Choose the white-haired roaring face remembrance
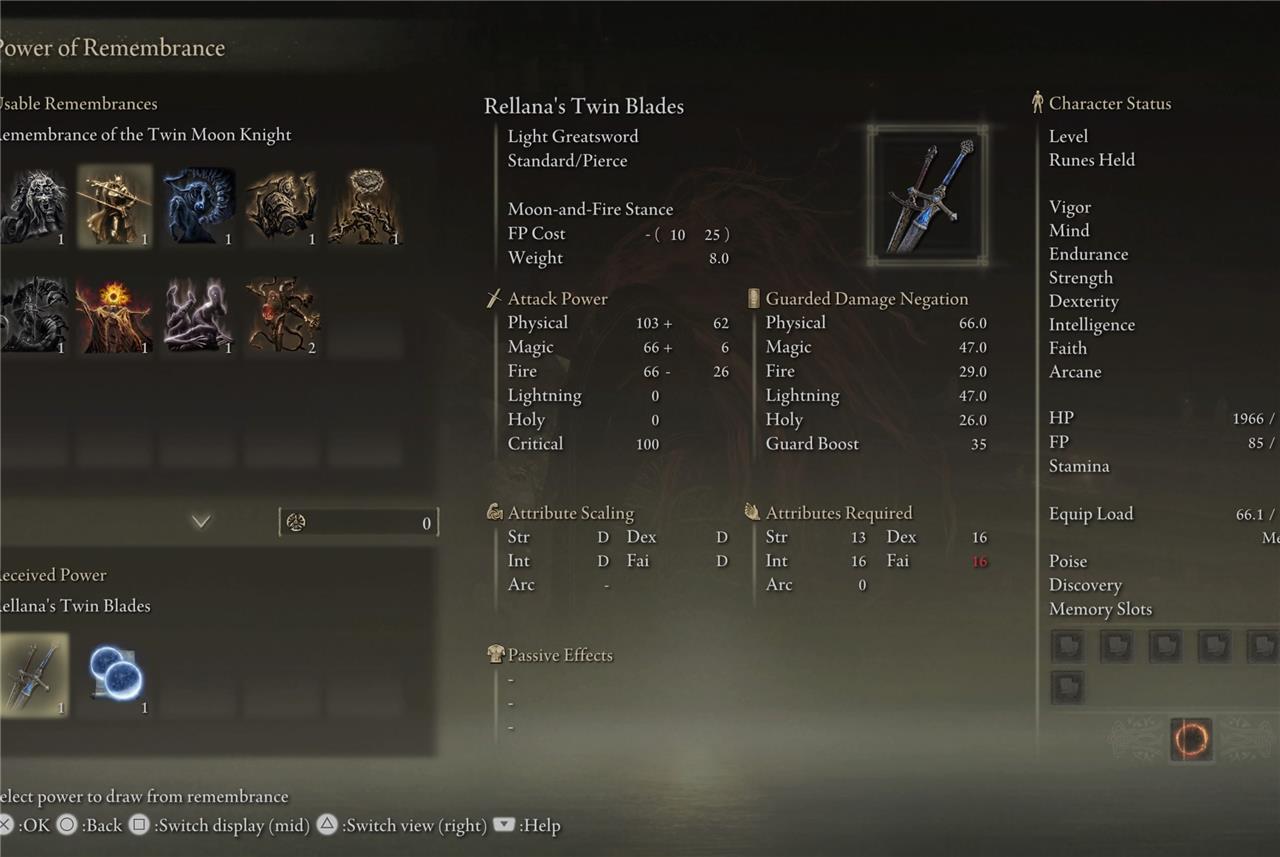This screenshot has width=1280, height=857. [32, 206]
